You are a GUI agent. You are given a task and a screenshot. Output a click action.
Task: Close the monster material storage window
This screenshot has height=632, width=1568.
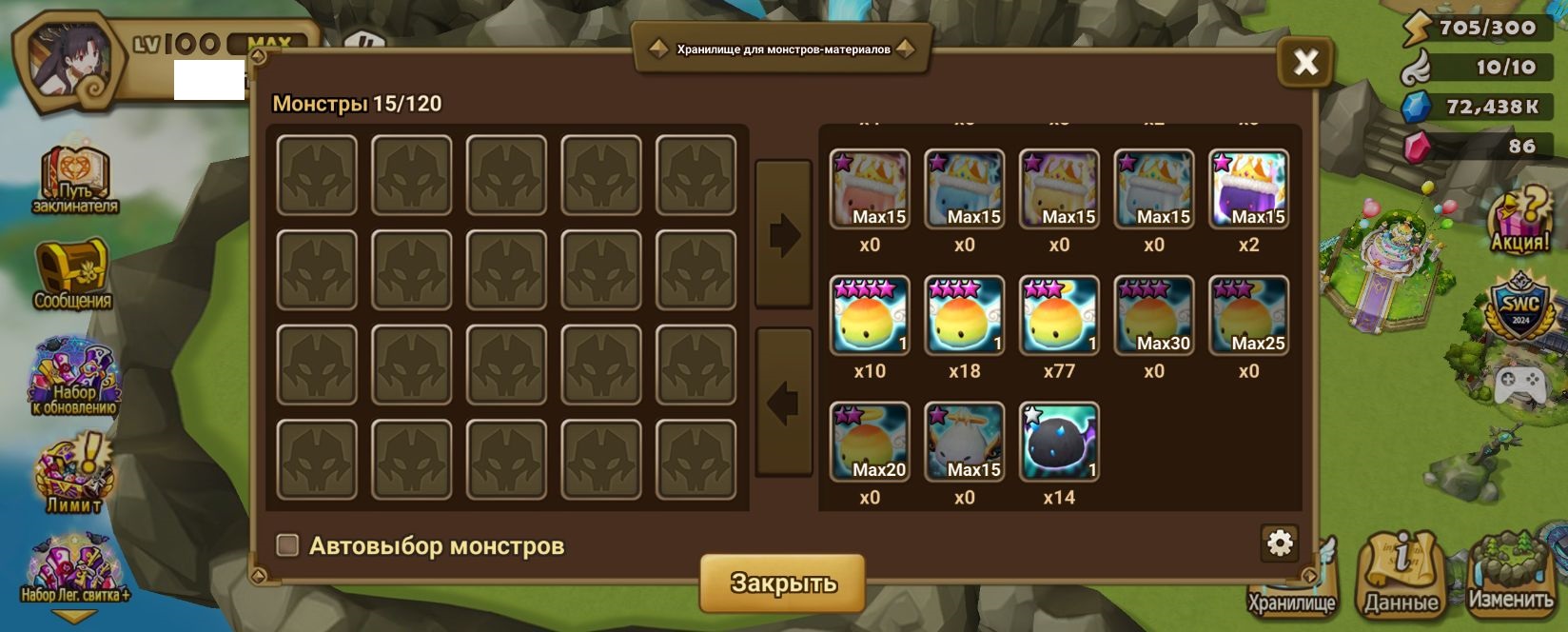[1305, 63]
